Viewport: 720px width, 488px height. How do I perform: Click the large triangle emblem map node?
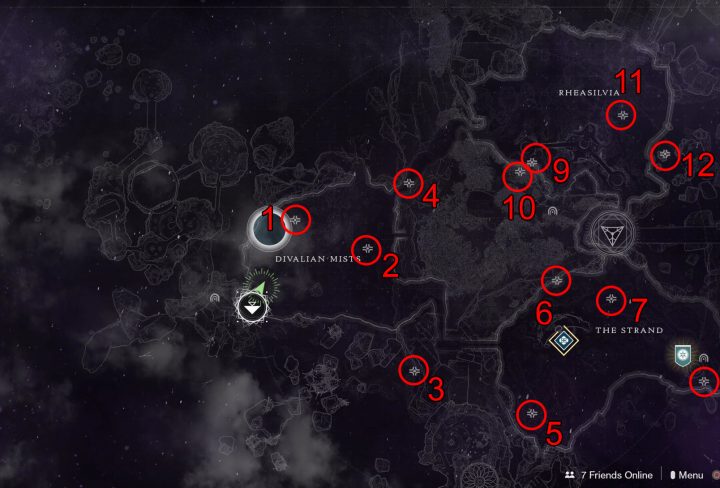pyautogui.click(x=609, y=233)
